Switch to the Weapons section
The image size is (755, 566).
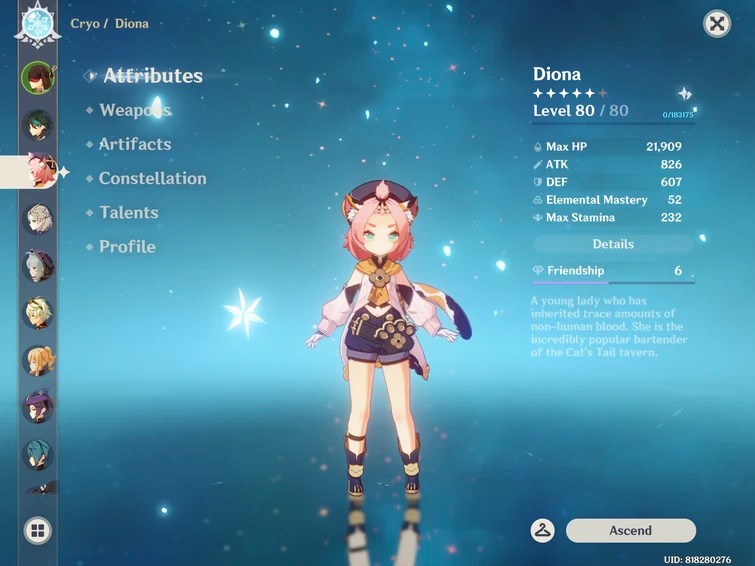(135, 110)
